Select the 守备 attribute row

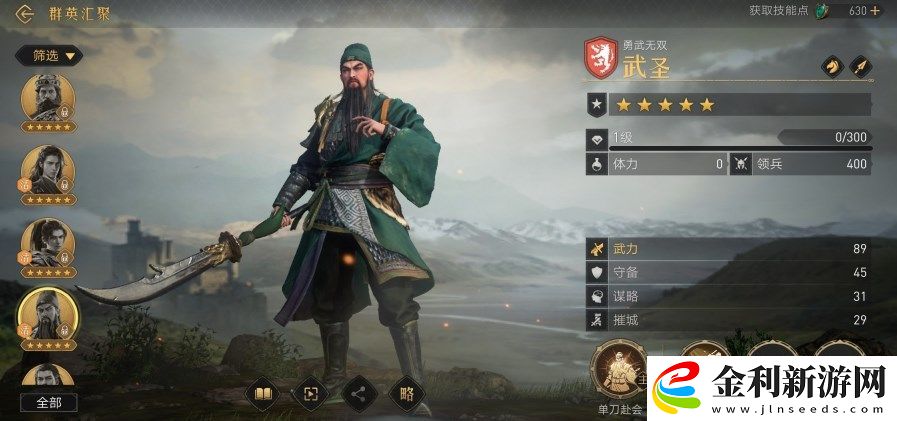(x=727, y=272)
